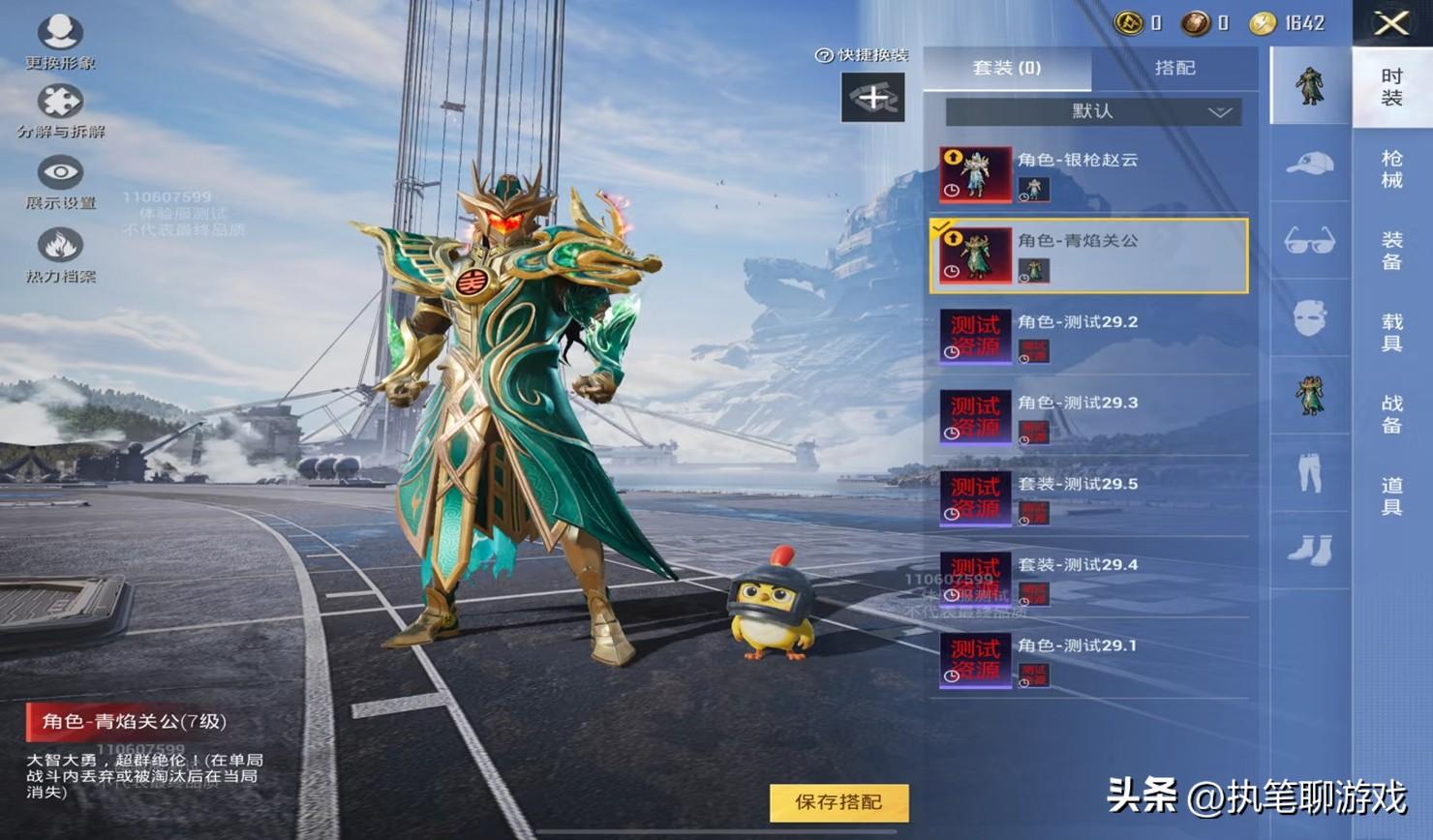Open the 载具 vehicles category

tap(1391, 333)
